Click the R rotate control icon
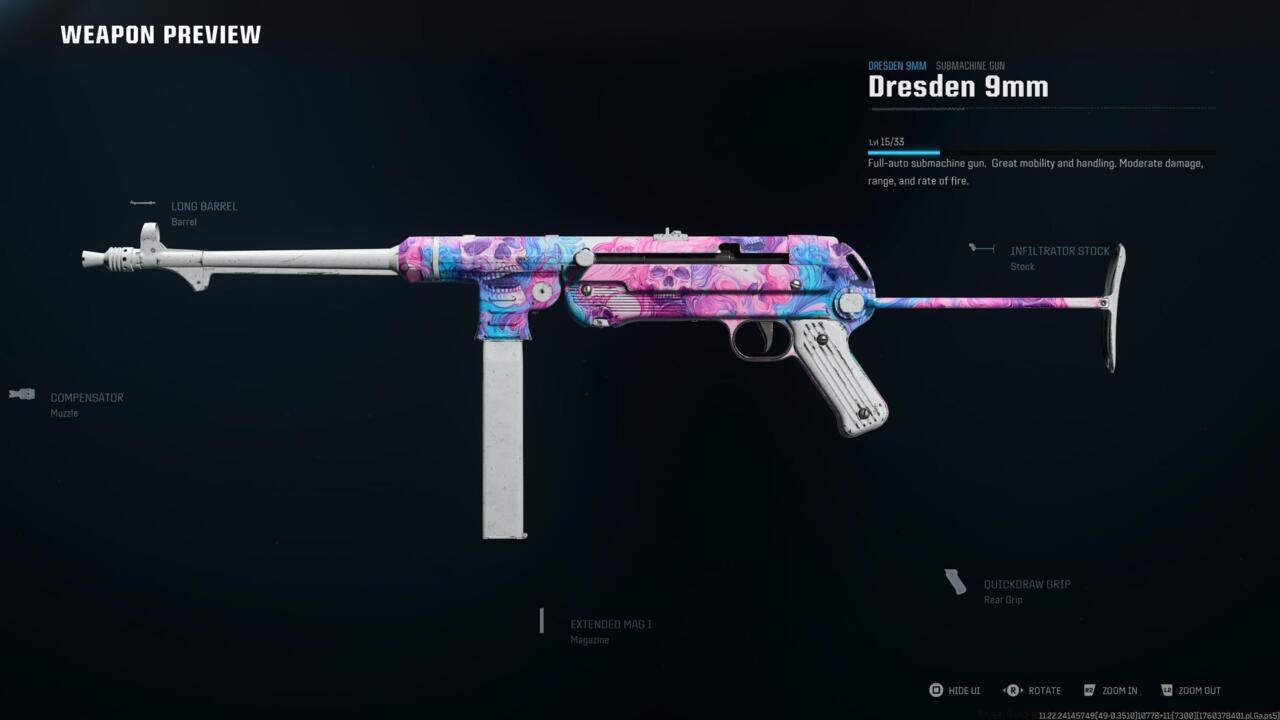 point(1011,690)
